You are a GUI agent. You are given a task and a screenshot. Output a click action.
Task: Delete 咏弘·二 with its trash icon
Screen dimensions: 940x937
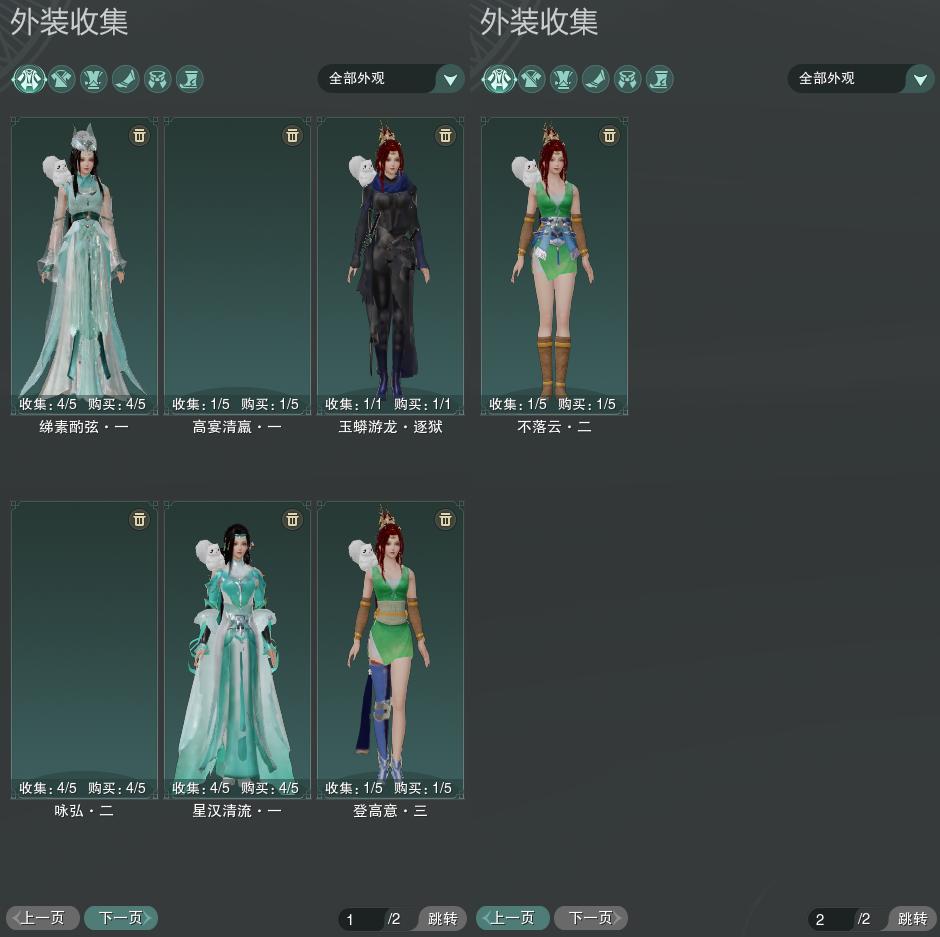(140, 519)
